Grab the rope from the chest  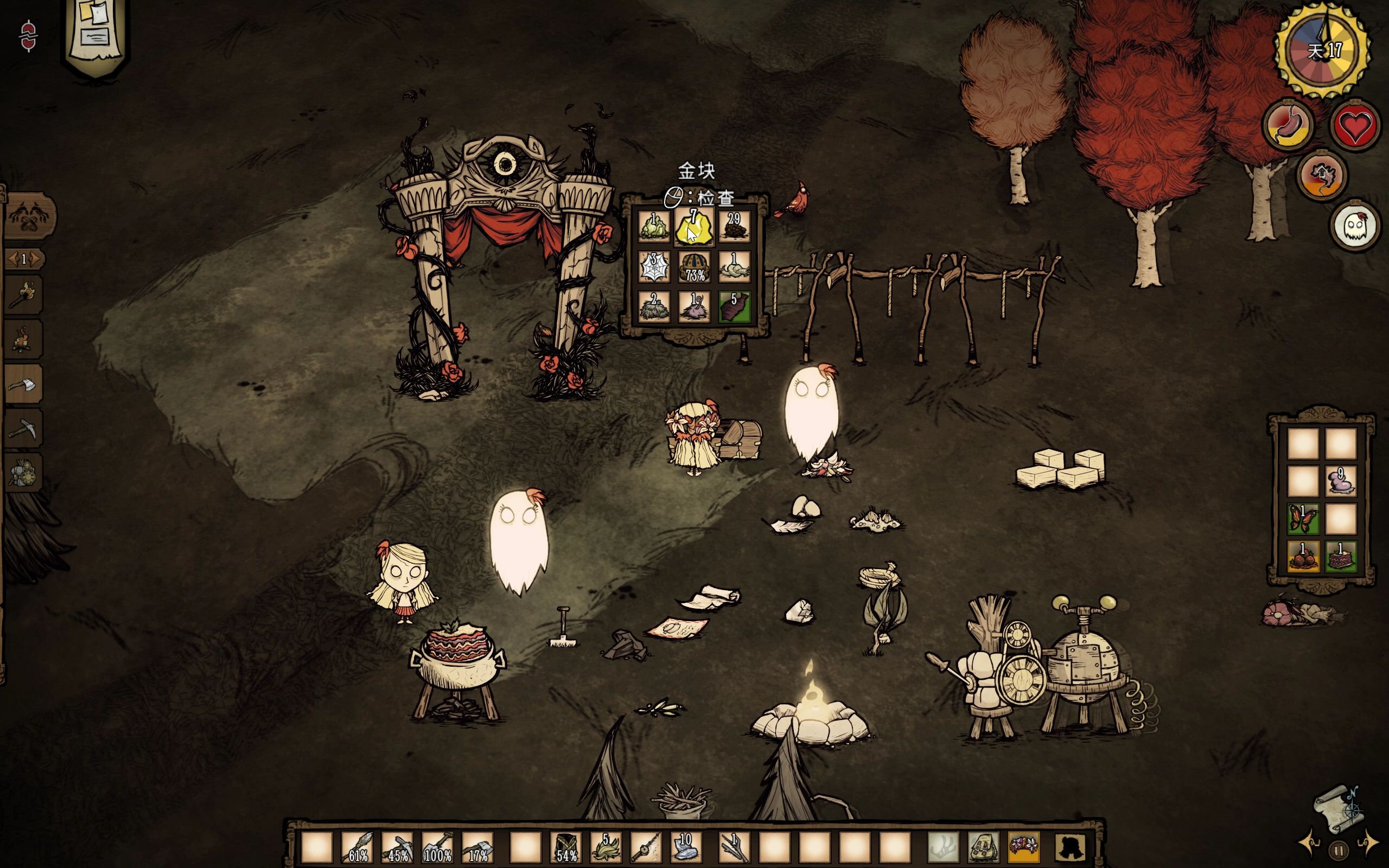coord(734,267)
